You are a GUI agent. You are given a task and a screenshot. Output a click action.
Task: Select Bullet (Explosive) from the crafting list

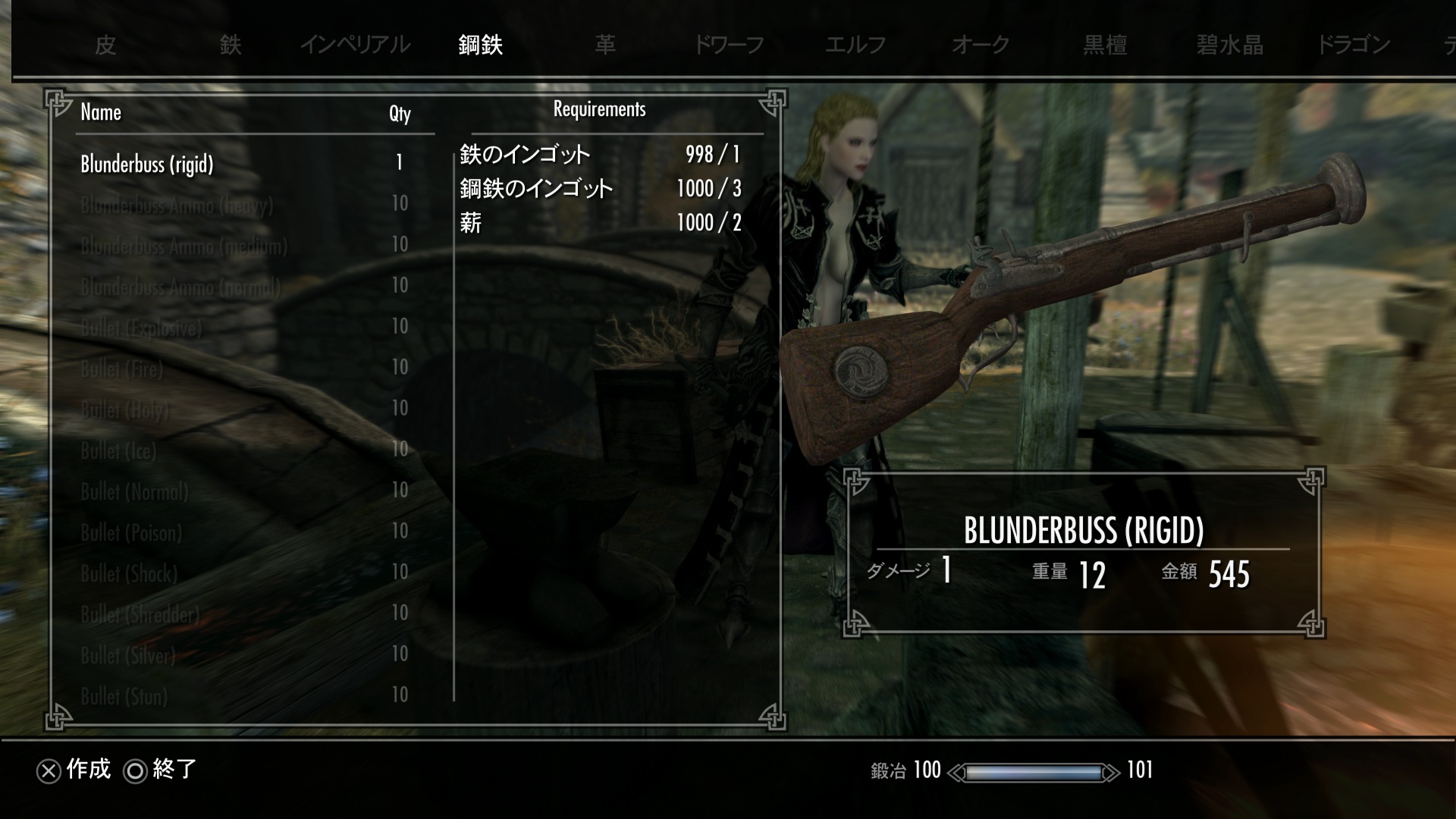point(142,328)
